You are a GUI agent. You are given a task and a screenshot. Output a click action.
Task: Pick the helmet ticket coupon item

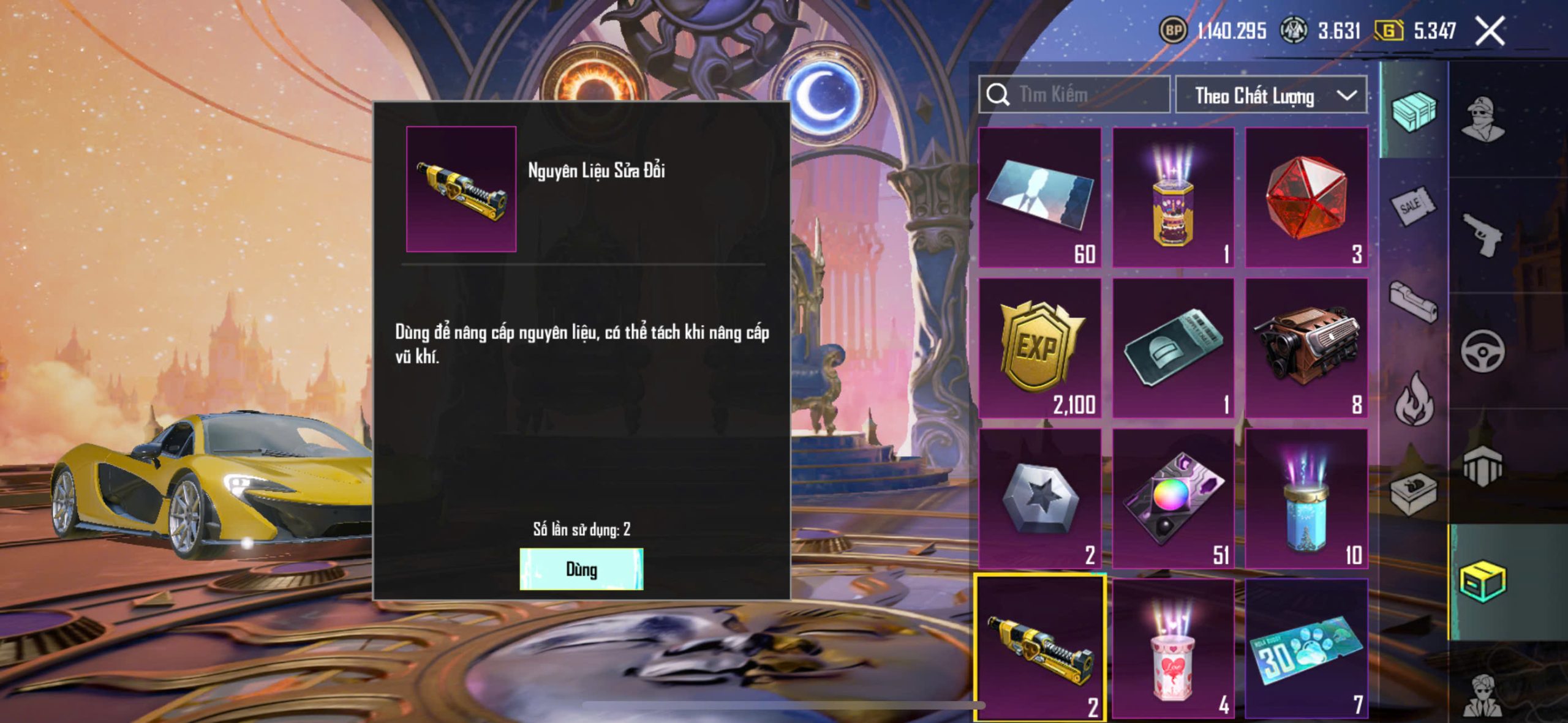point(1173,348)
